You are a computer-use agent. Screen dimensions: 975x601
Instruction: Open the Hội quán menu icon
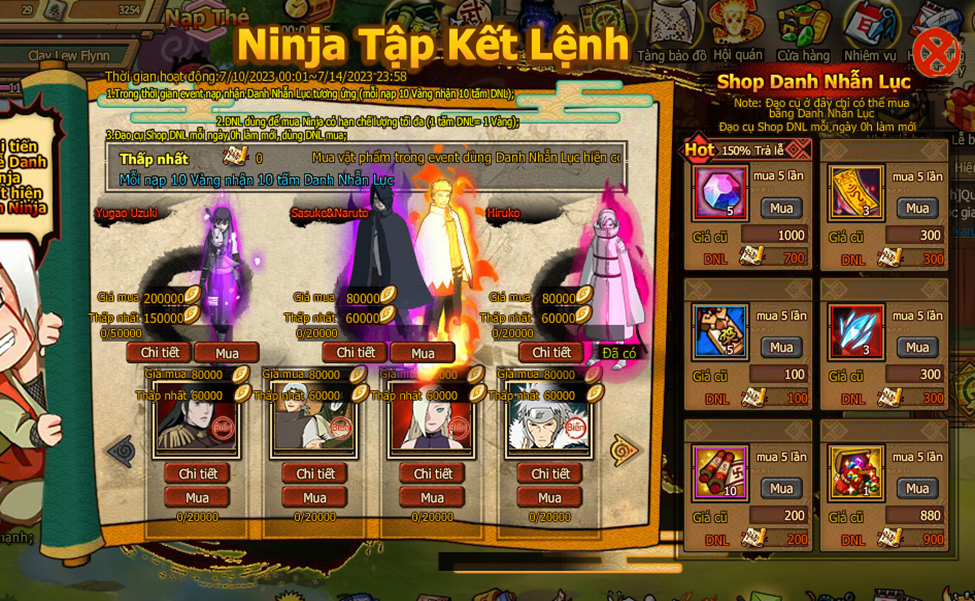pos(738,32)
